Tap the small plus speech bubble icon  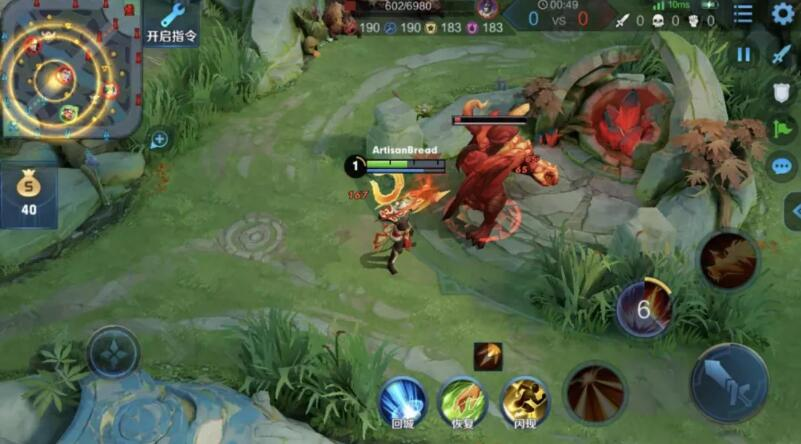[159, 140]
